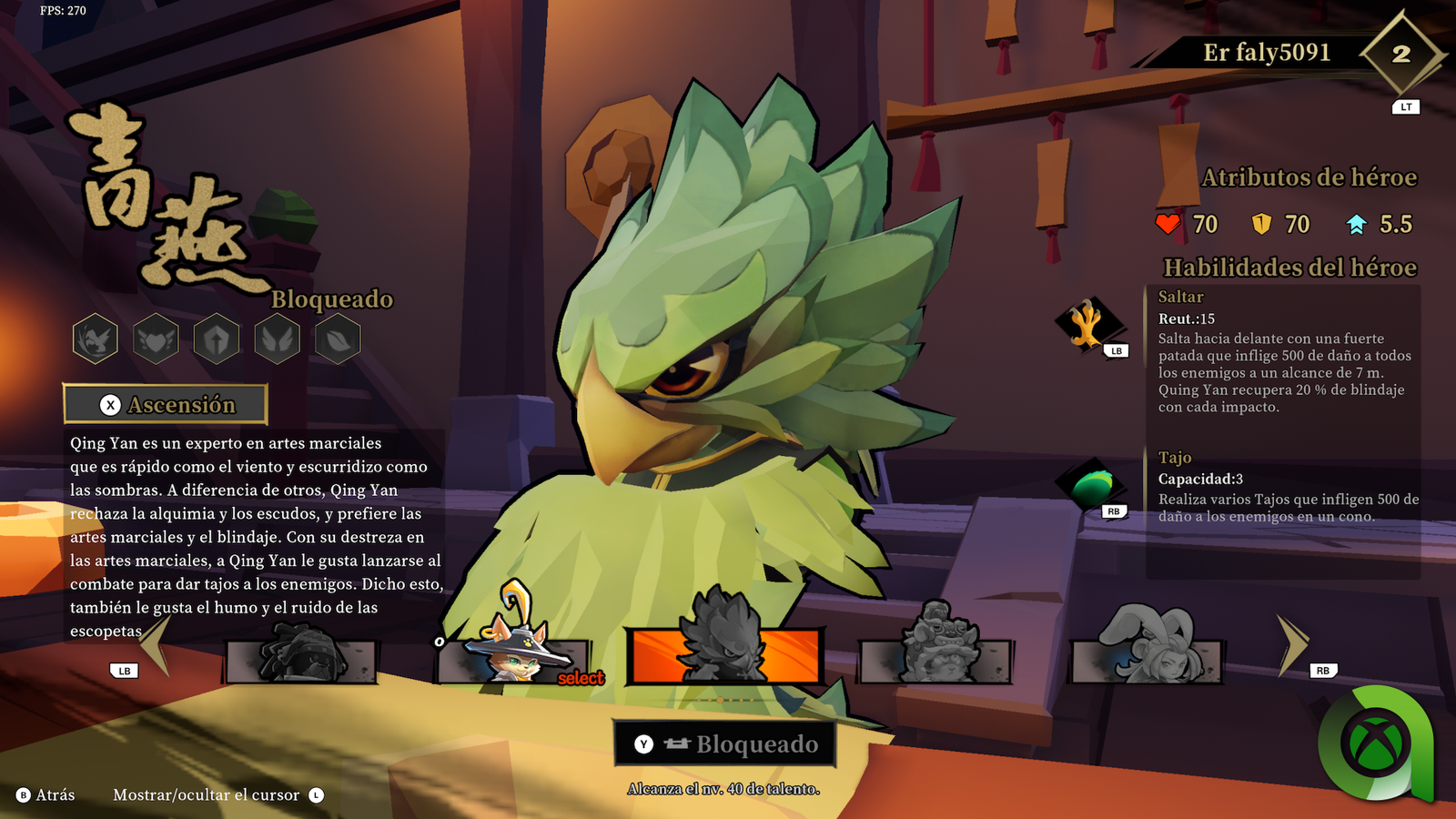Select the highlighted Qing Yan bird portrait
The height and width of the screenshot is (819, 1456).
click(x=725, y=653)
